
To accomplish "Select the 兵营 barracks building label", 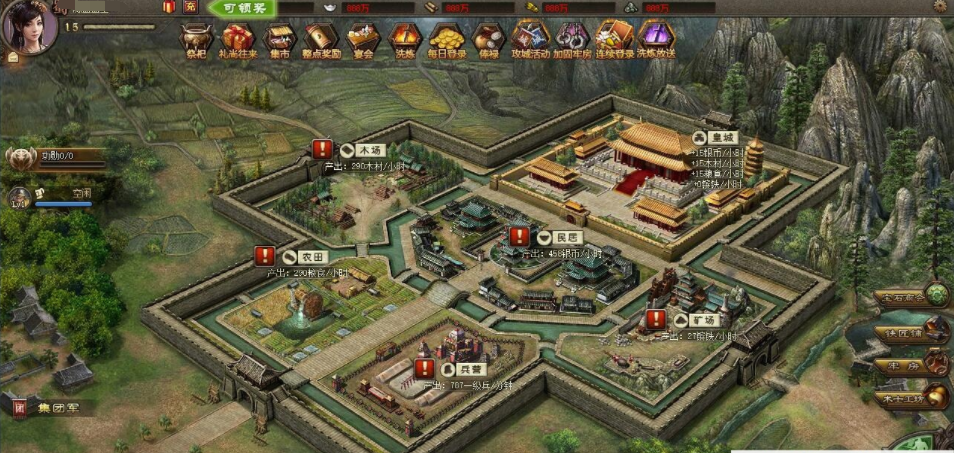I will pos(470,371).
